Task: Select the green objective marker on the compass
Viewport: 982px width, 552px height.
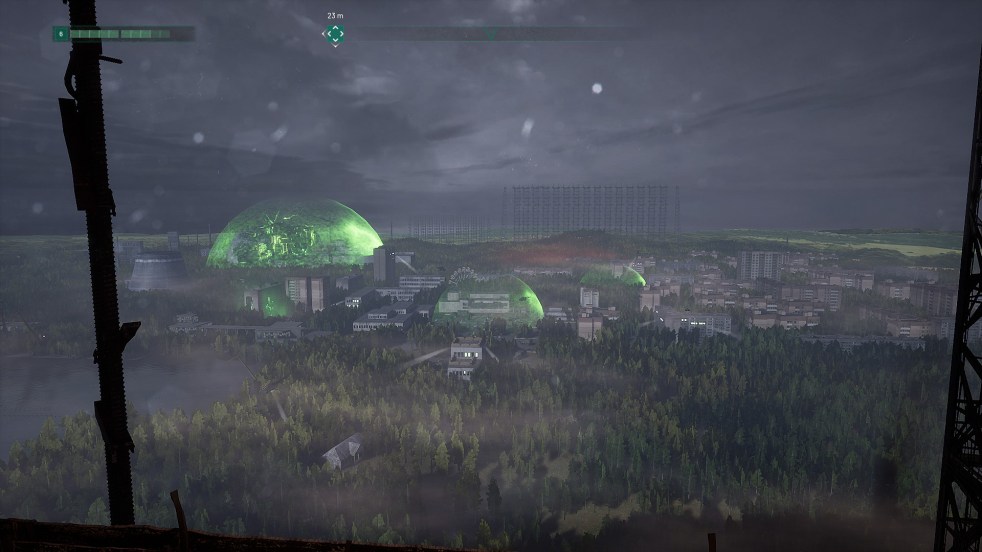Action: pyautogui.click(x=335, y=34)
